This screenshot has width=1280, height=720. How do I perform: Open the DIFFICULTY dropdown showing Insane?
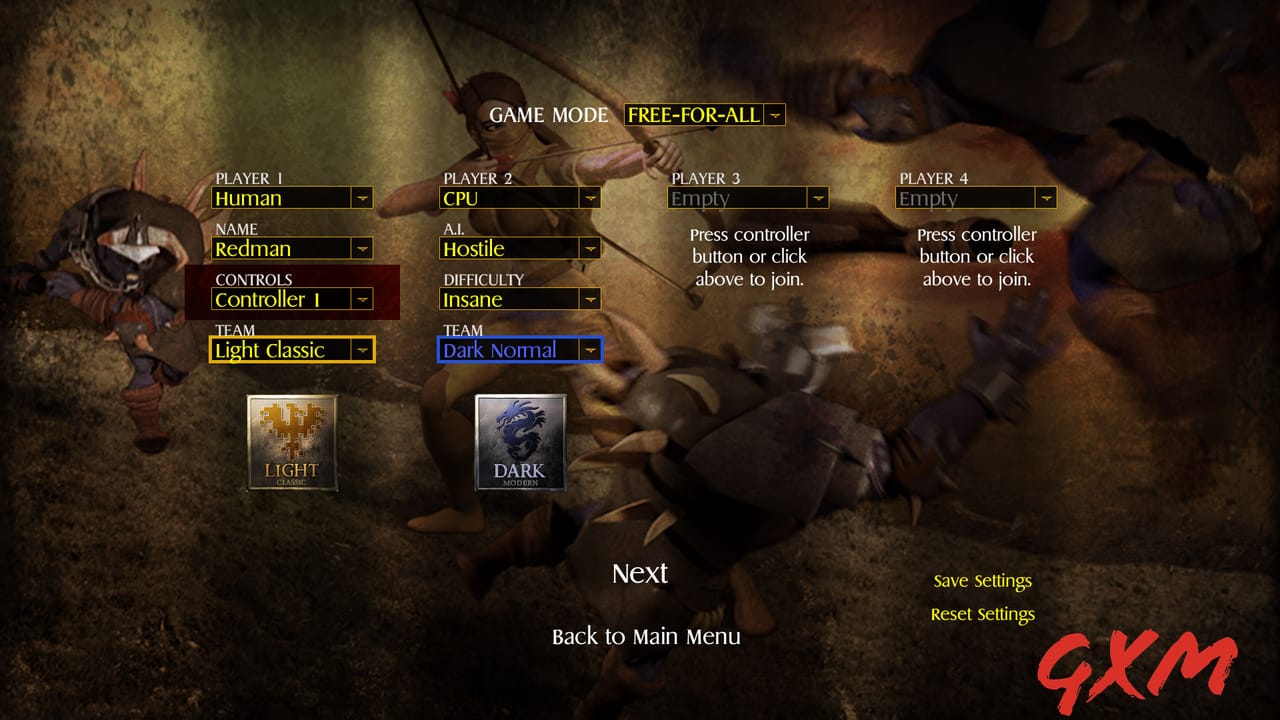(x=591, y=298)
